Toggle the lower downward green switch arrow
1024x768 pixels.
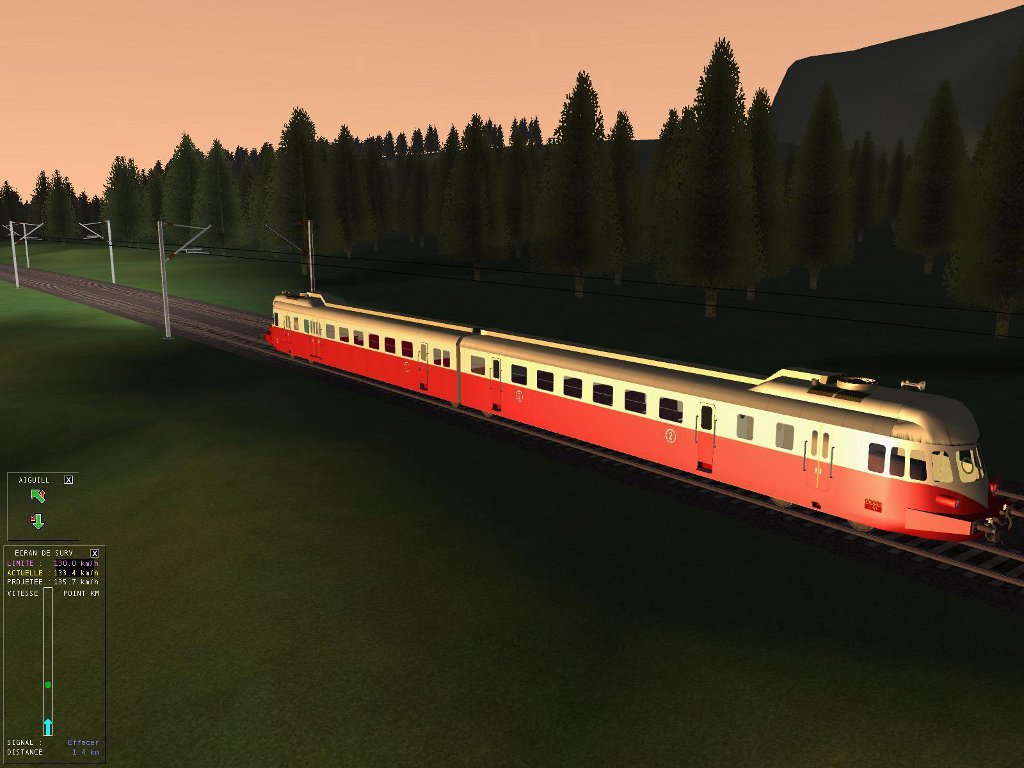[38, 520]
